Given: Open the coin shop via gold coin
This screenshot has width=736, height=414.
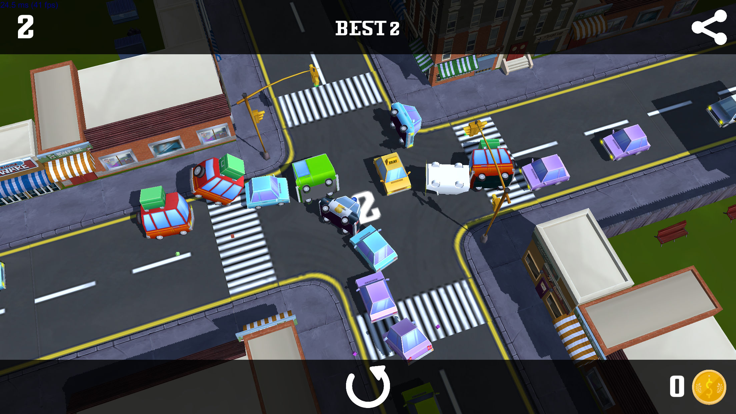Looking at the screenshot, I should pyautogui.click(x=709, y=387).
